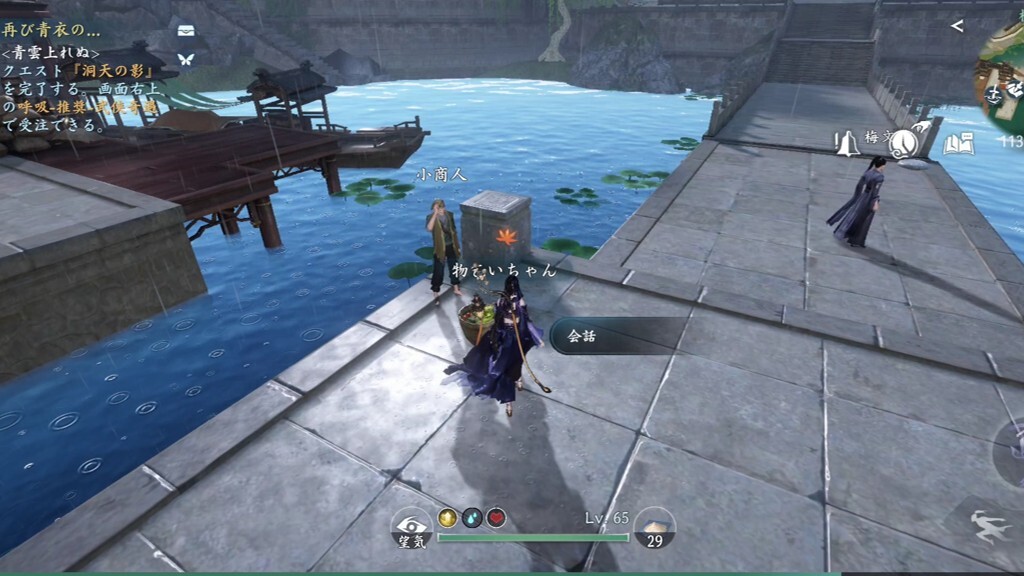Screen dimensions: 1024x576
Task: Select the blue water droplets status icon
Action: (472, 518)
